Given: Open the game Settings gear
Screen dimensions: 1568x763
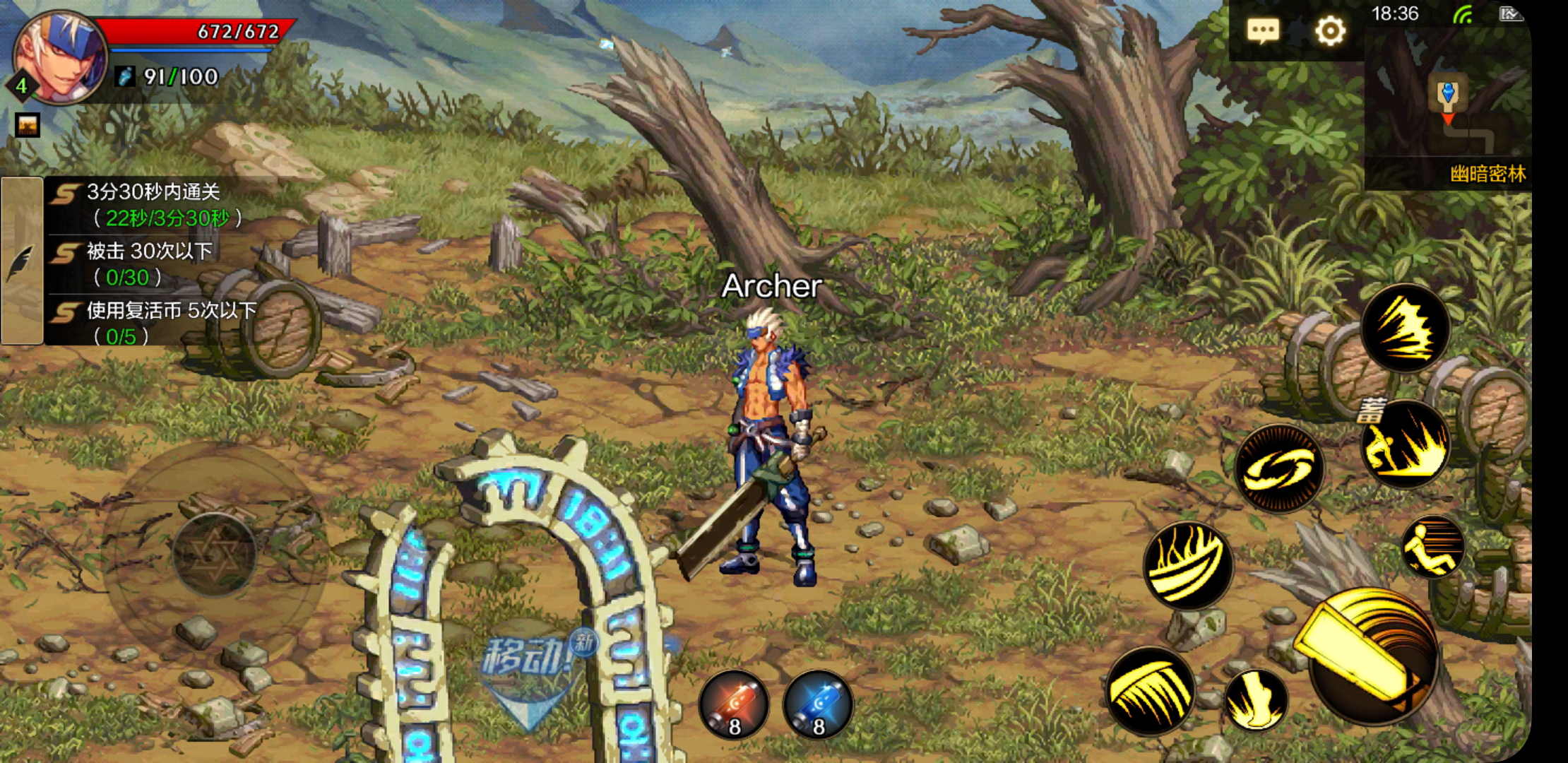Looking at the screenshot, I should click(1329, 30).
